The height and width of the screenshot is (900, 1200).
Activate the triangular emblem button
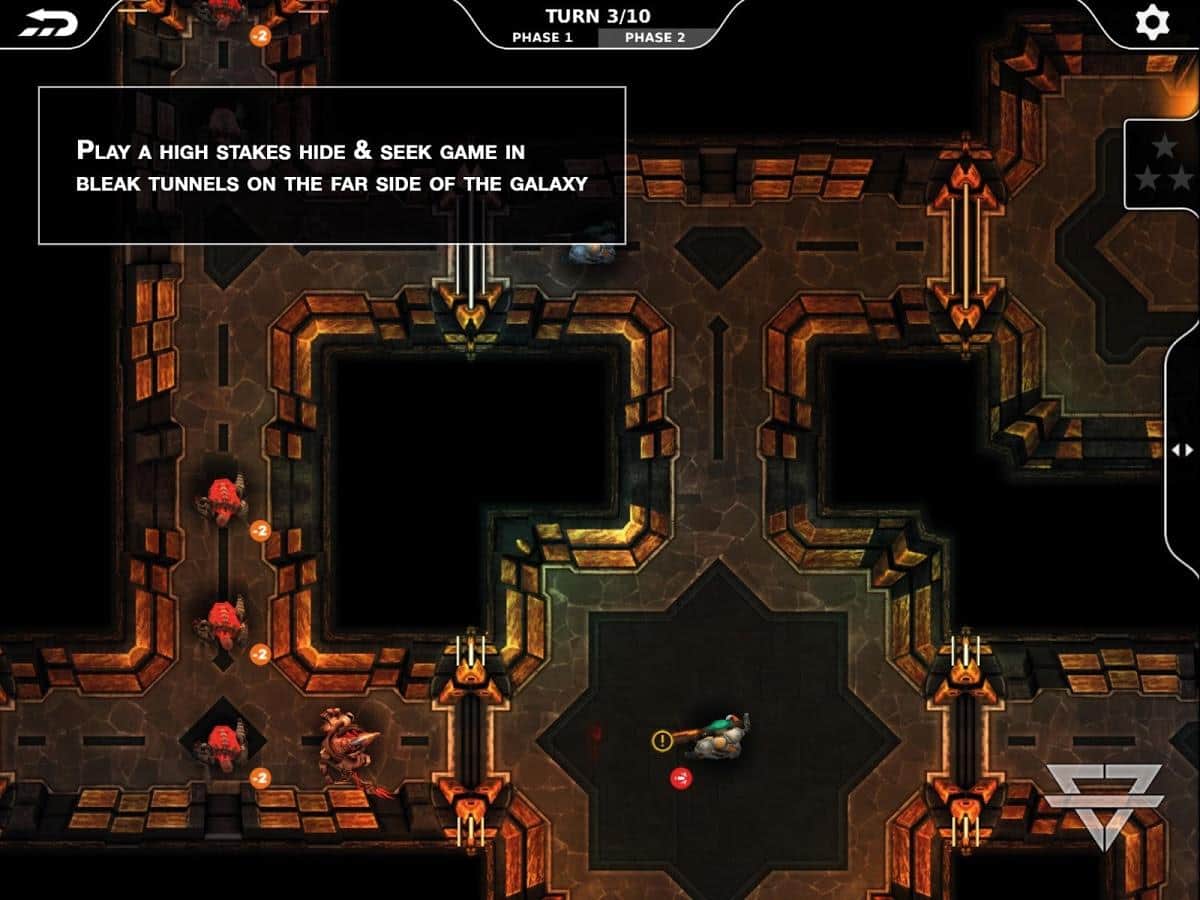click(1104, 802)
